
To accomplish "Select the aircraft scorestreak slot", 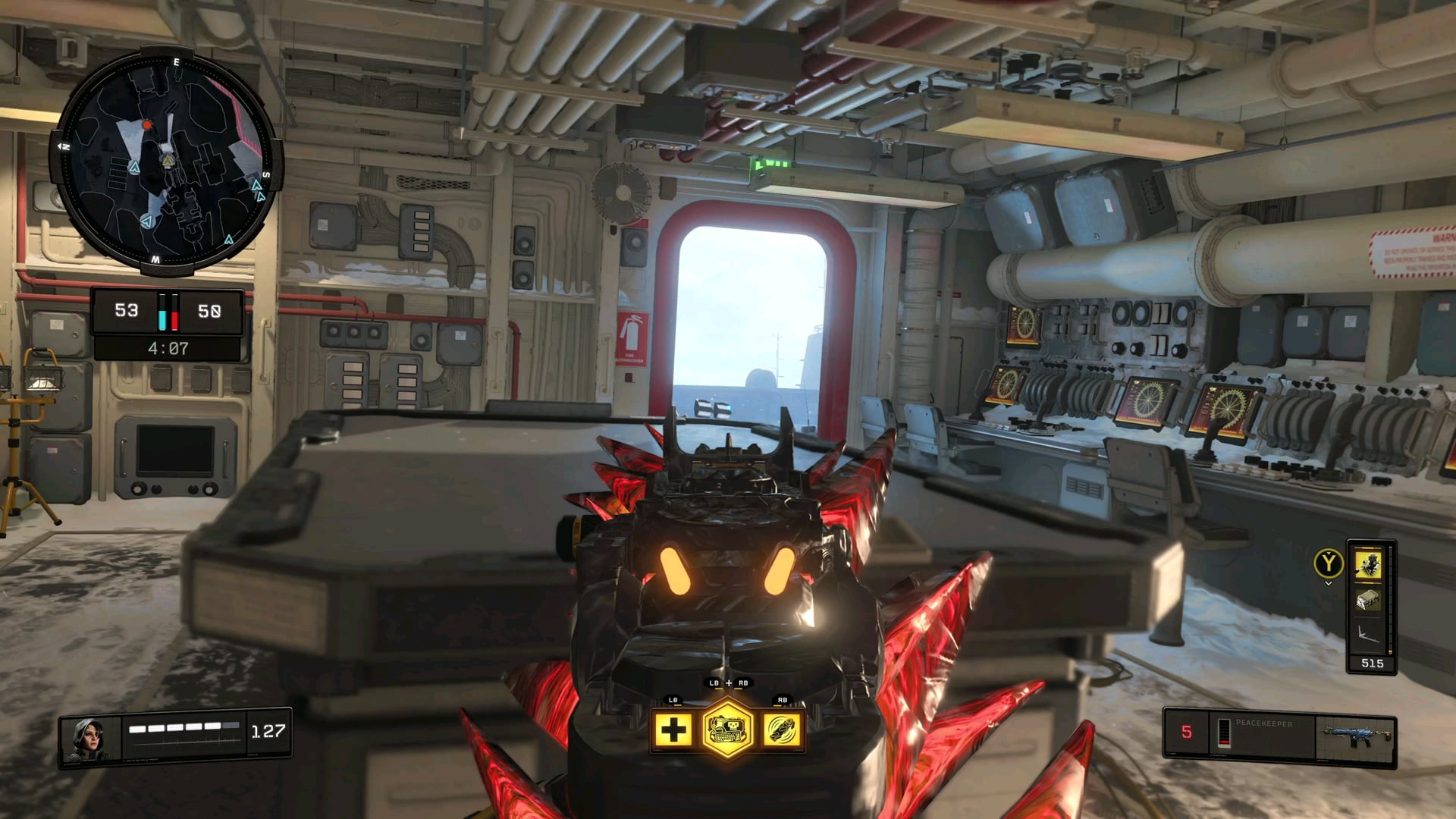I will tap(1368, 634).
